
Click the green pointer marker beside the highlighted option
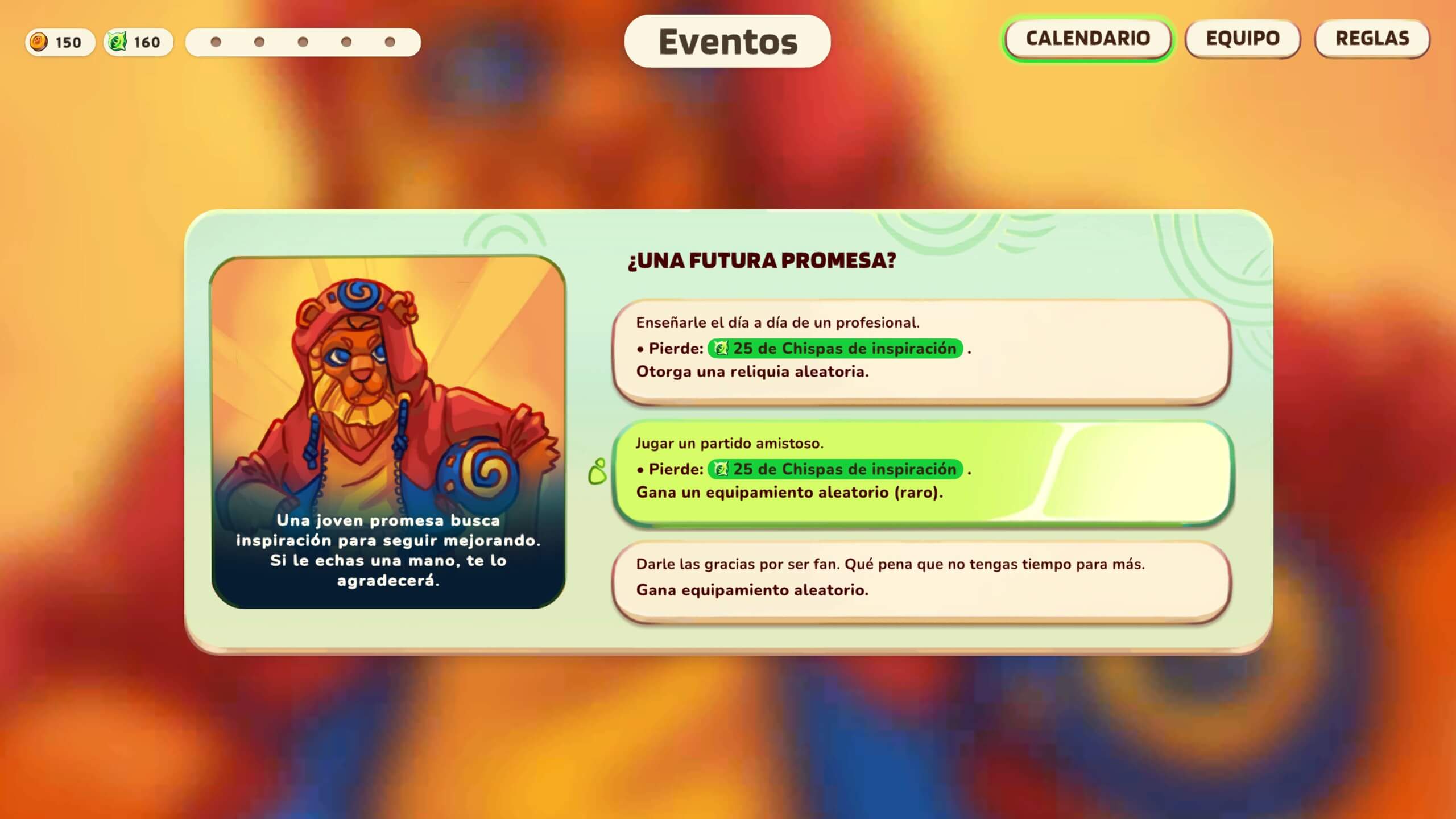[598, 471]
